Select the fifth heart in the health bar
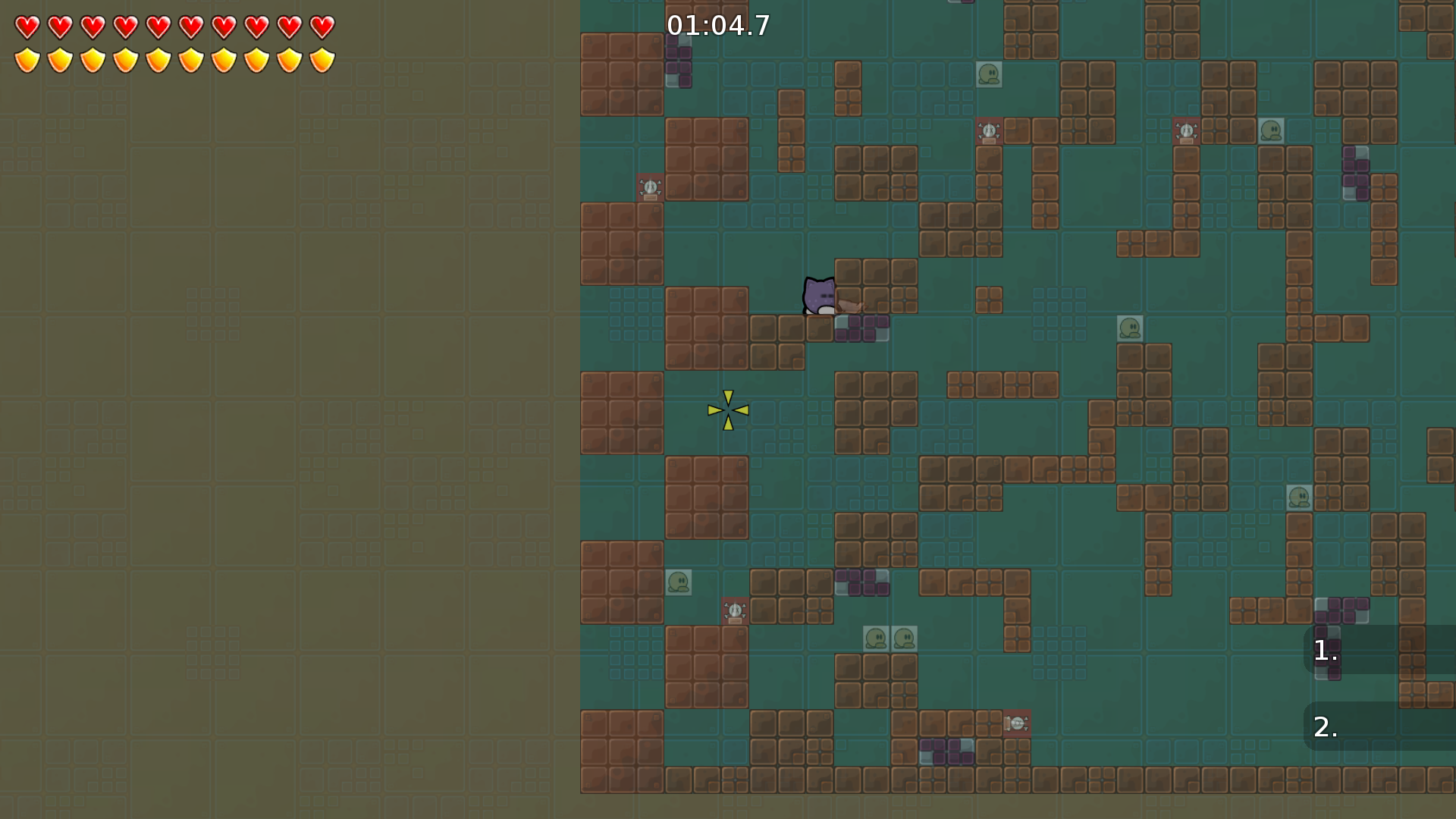1456x819 pixels. pos(157,27)
